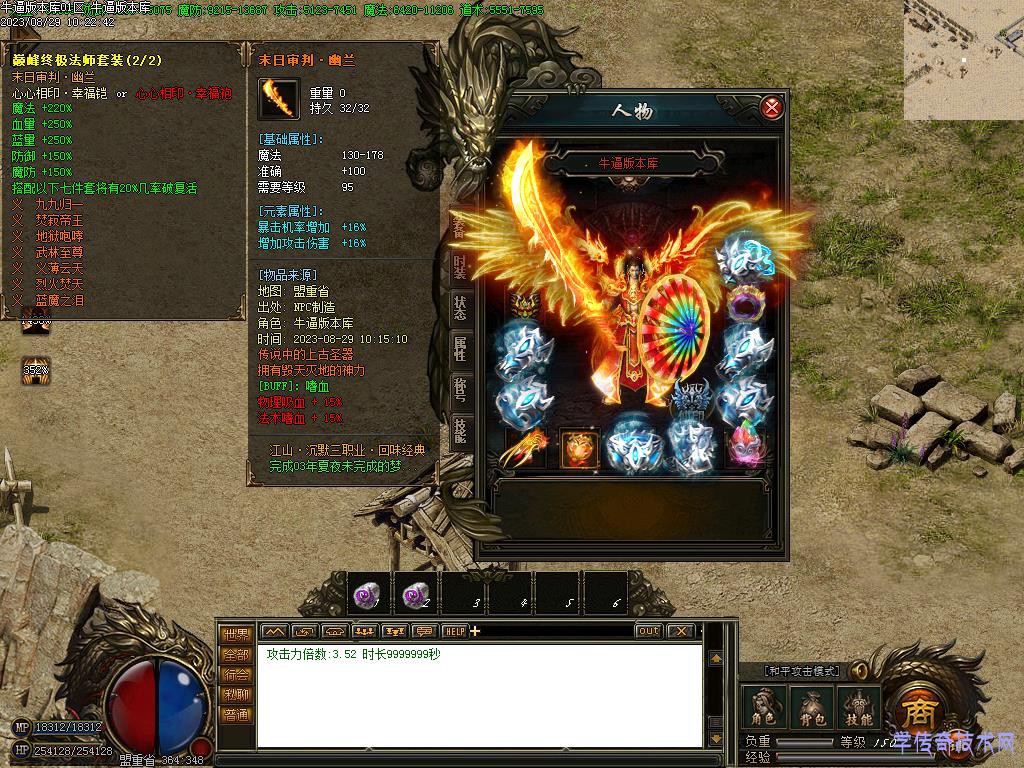Select the 世界 world chat channel
Viewport: 1024px width, 768px height.
pyautogui.click(x=236, y=634)
